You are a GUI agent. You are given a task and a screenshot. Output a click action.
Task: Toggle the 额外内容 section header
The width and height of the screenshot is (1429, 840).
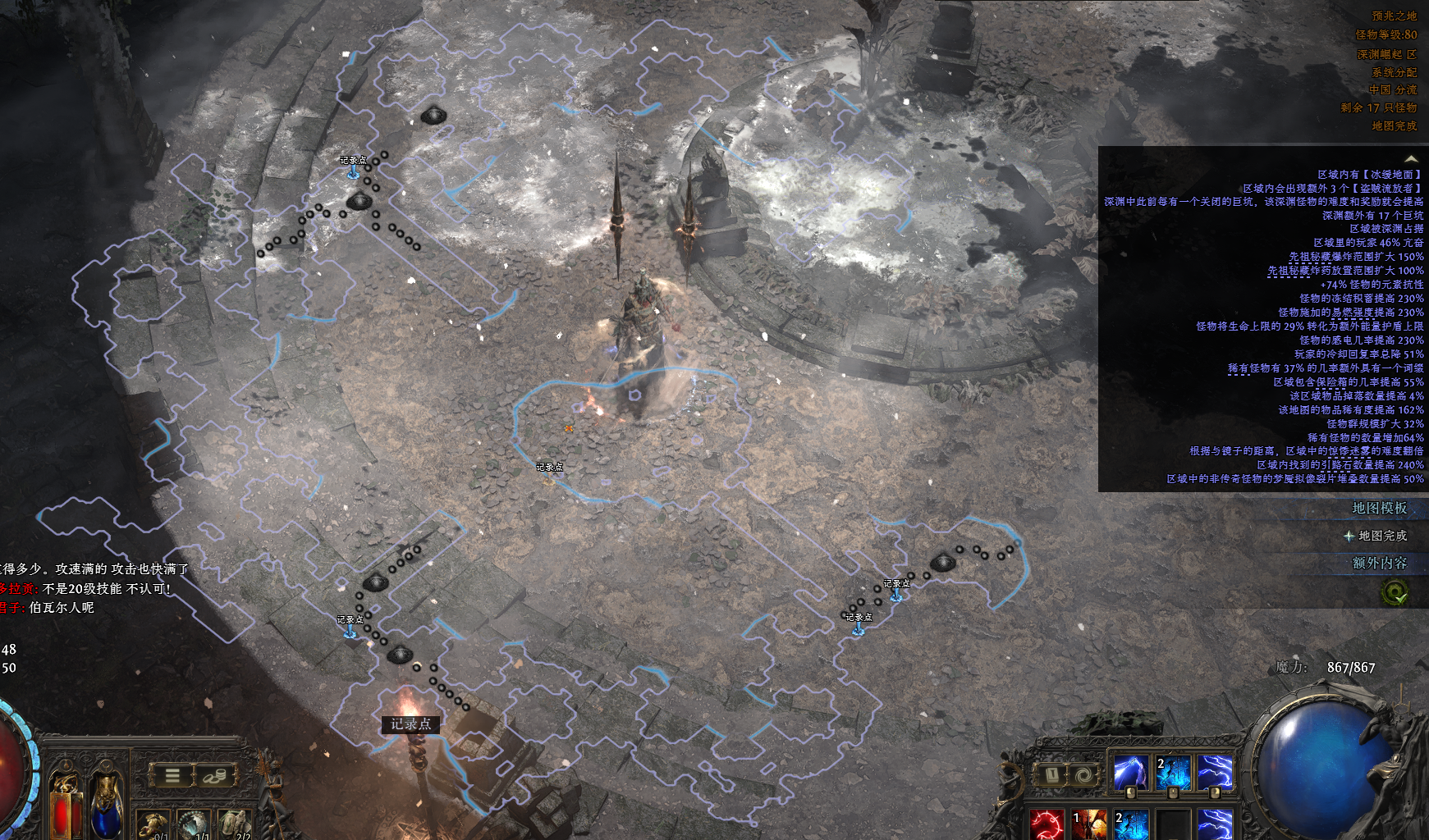click(1379, 563)
